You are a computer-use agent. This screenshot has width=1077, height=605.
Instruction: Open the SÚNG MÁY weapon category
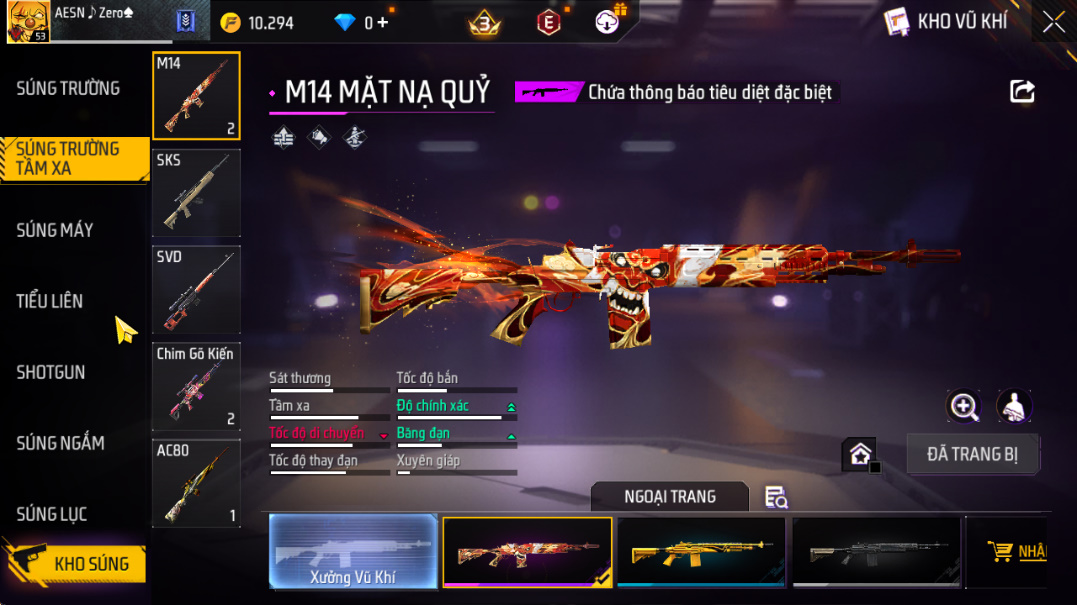[x=55, y=230]
